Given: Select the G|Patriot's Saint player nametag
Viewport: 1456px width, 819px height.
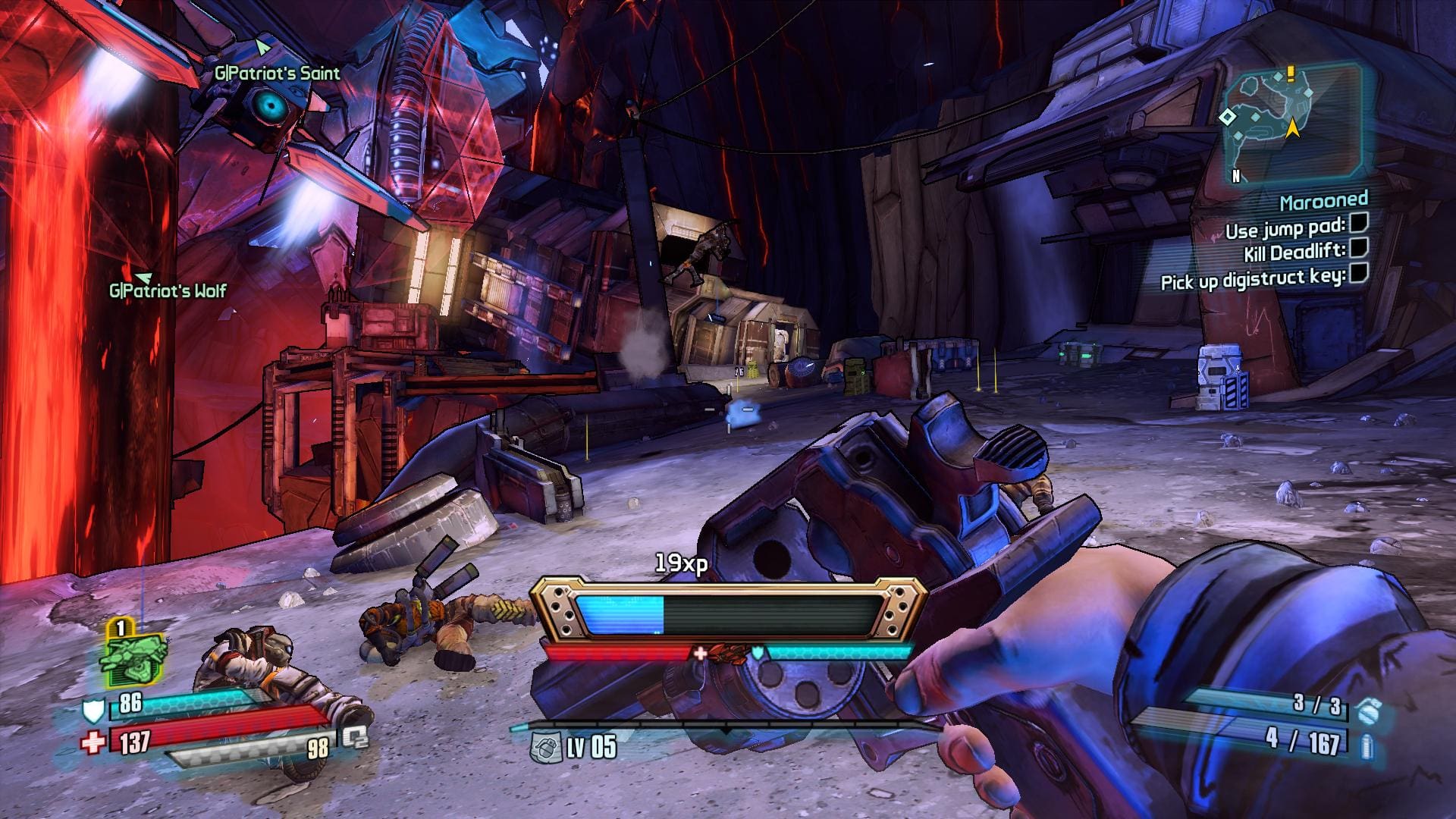Looking at the screenshot, I should point(277,74).
